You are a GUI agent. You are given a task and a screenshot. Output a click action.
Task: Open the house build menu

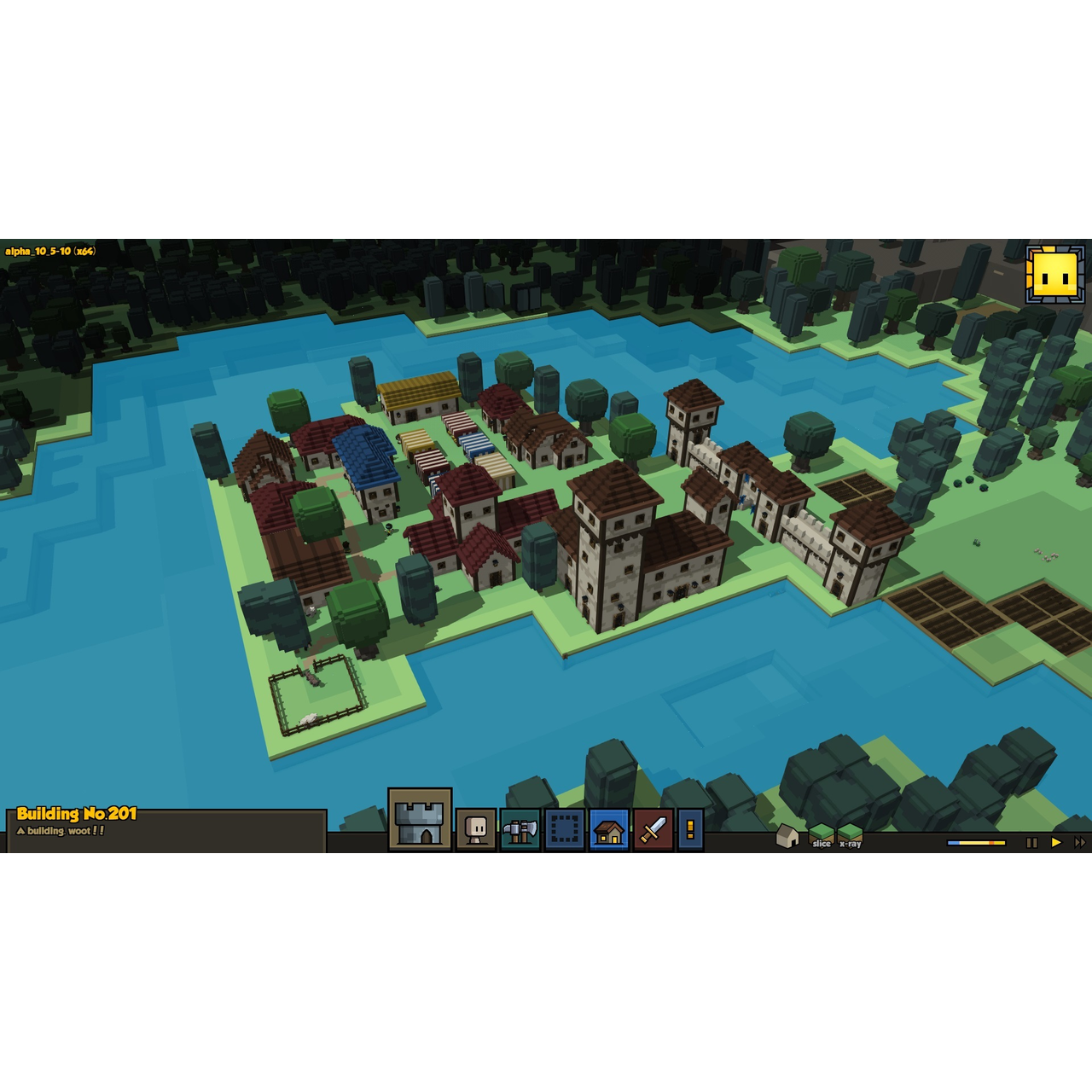tap(609, 829)
